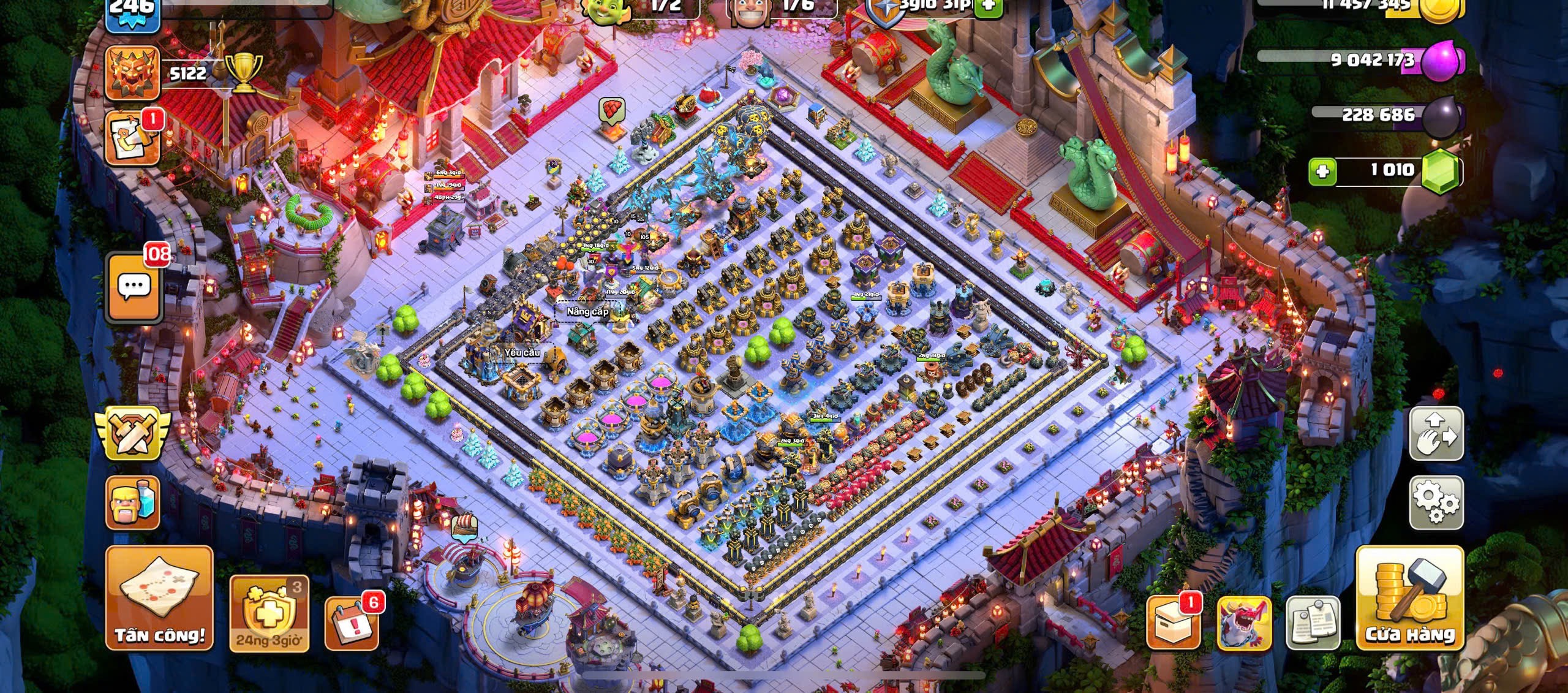Viewport: 1568px width, 693px height.
Task: Open the crossed swords clan war button
Action: pyautogui.click(x=133, y=433)
